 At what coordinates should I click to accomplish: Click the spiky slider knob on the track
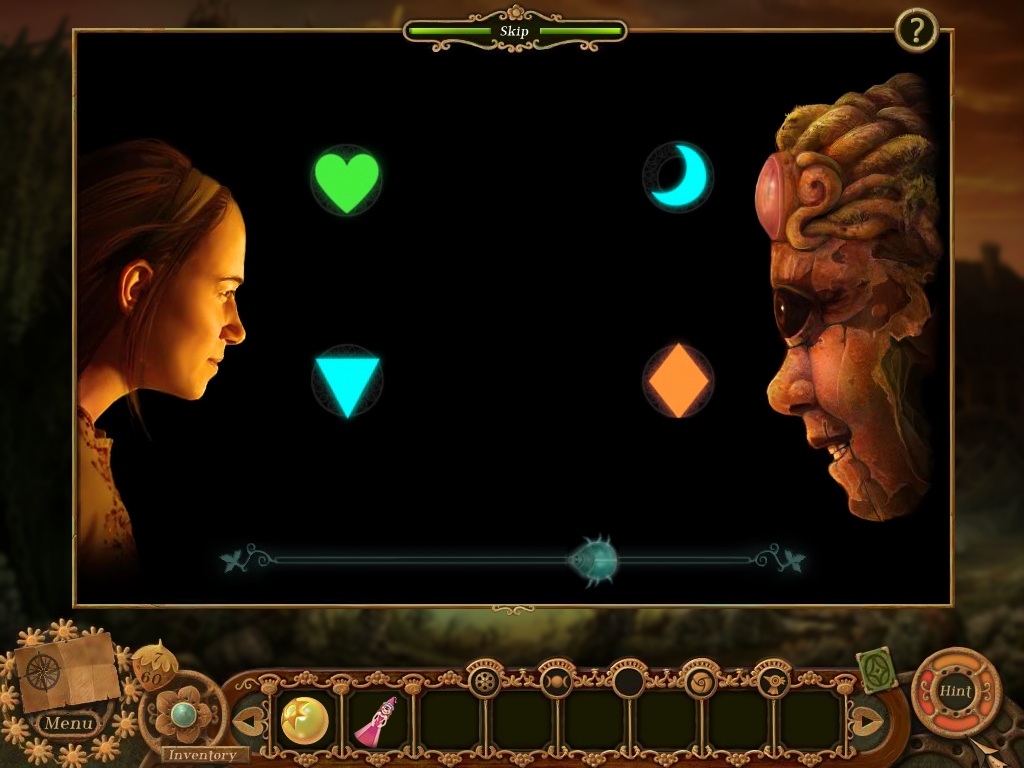[594, 560]
